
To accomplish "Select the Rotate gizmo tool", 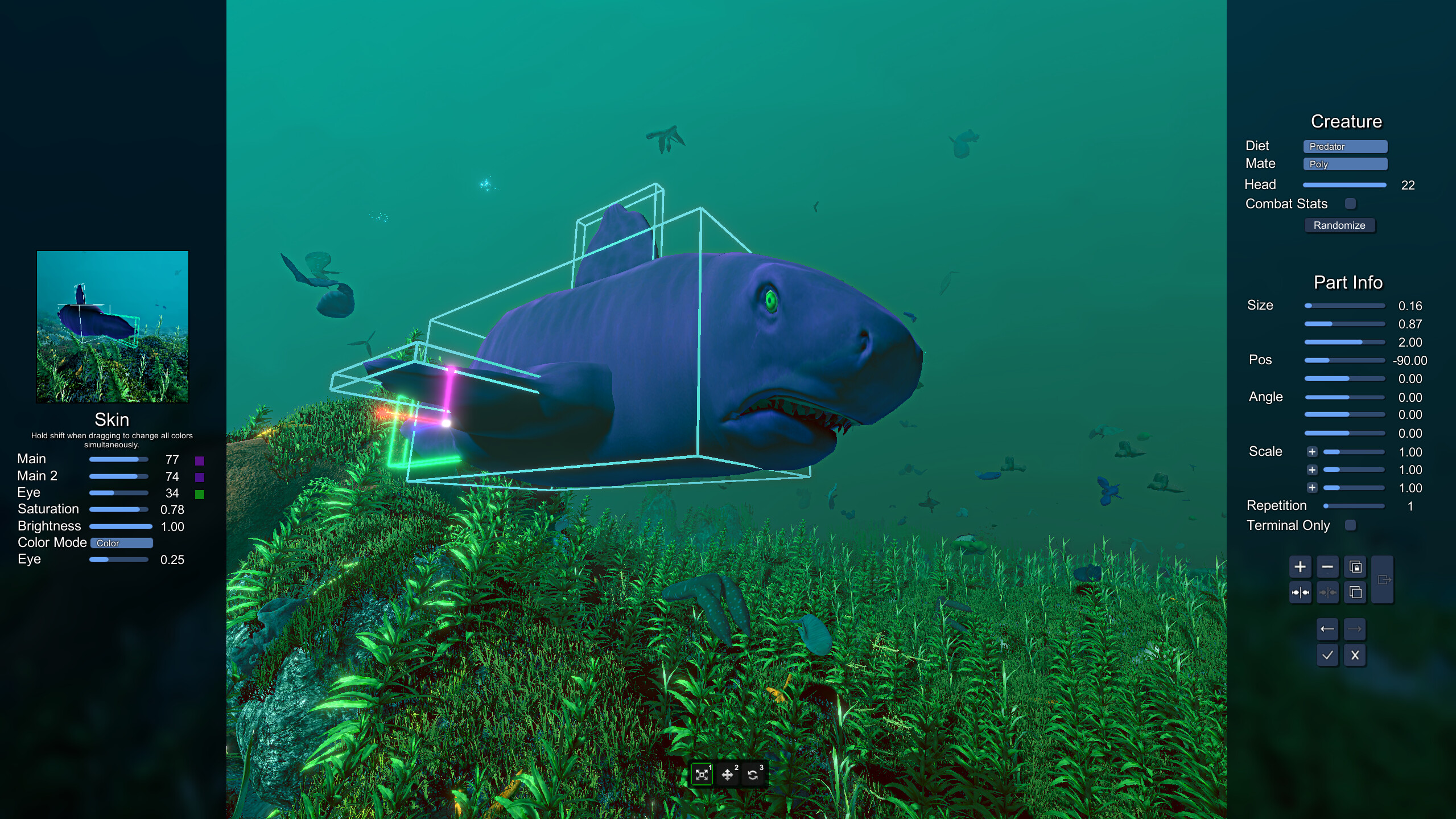I will (x=752, y=775).
